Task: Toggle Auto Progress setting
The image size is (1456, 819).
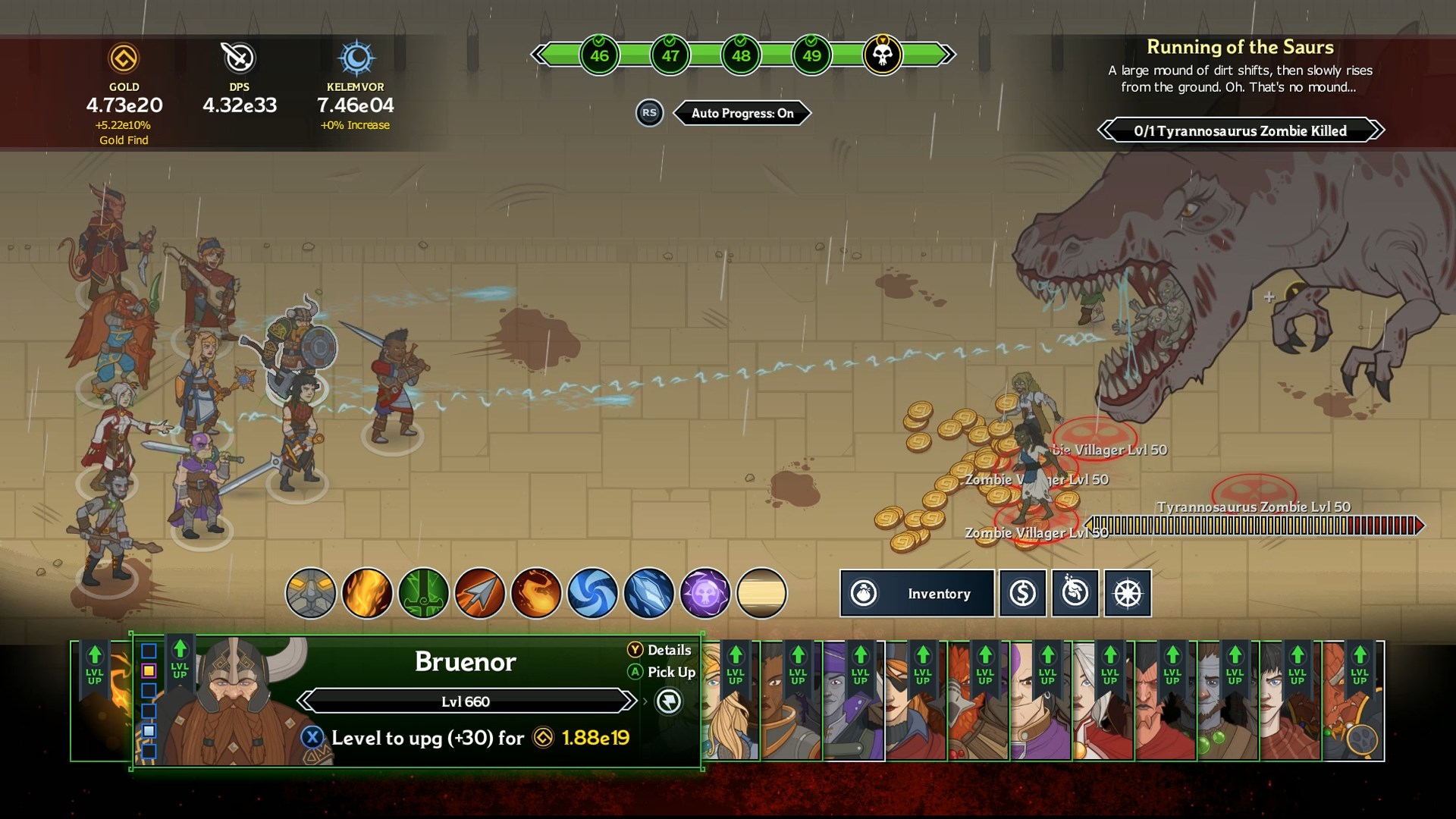Action: 742,113
